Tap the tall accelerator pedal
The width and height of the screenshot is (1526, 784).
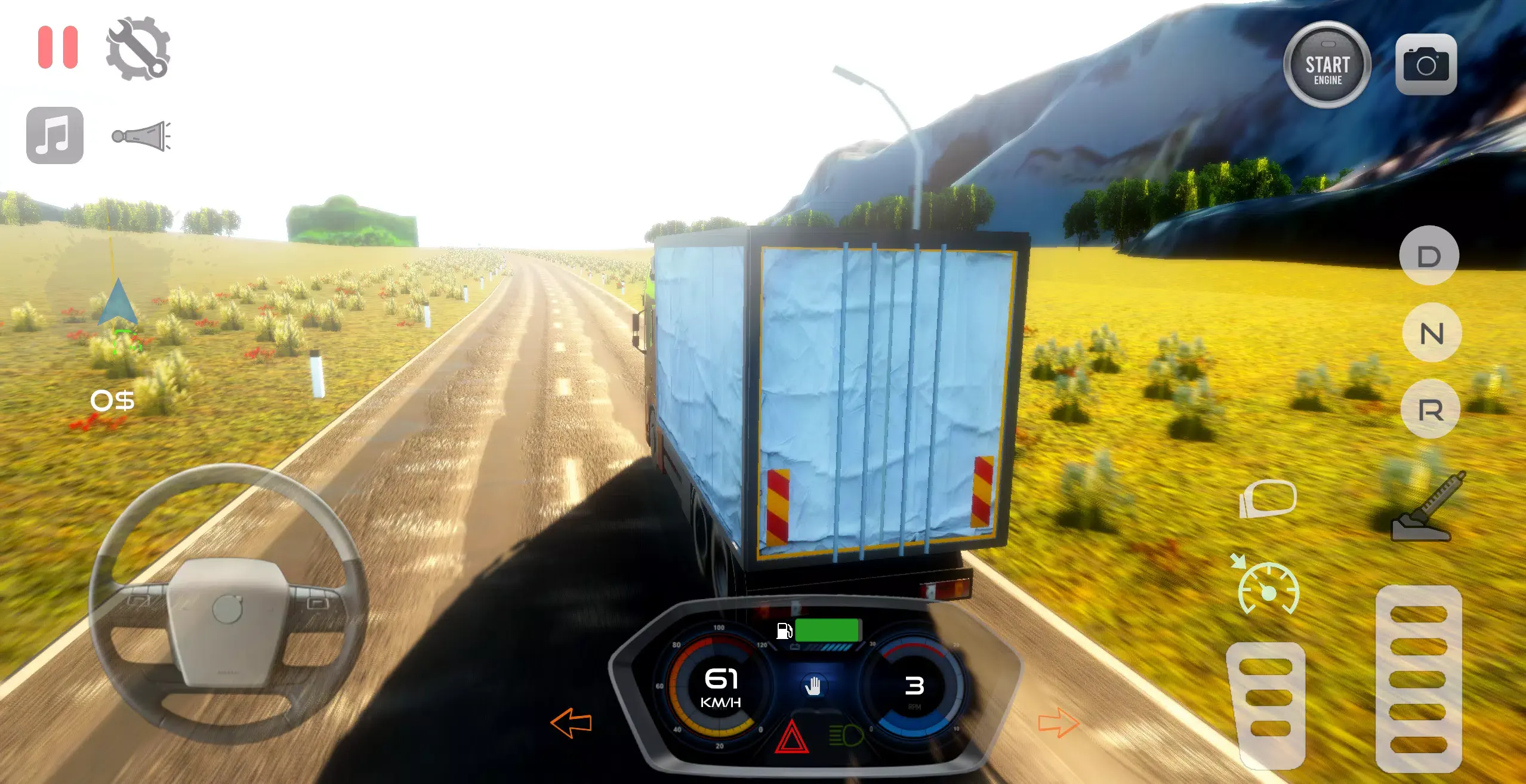[x=1418, y=679]
